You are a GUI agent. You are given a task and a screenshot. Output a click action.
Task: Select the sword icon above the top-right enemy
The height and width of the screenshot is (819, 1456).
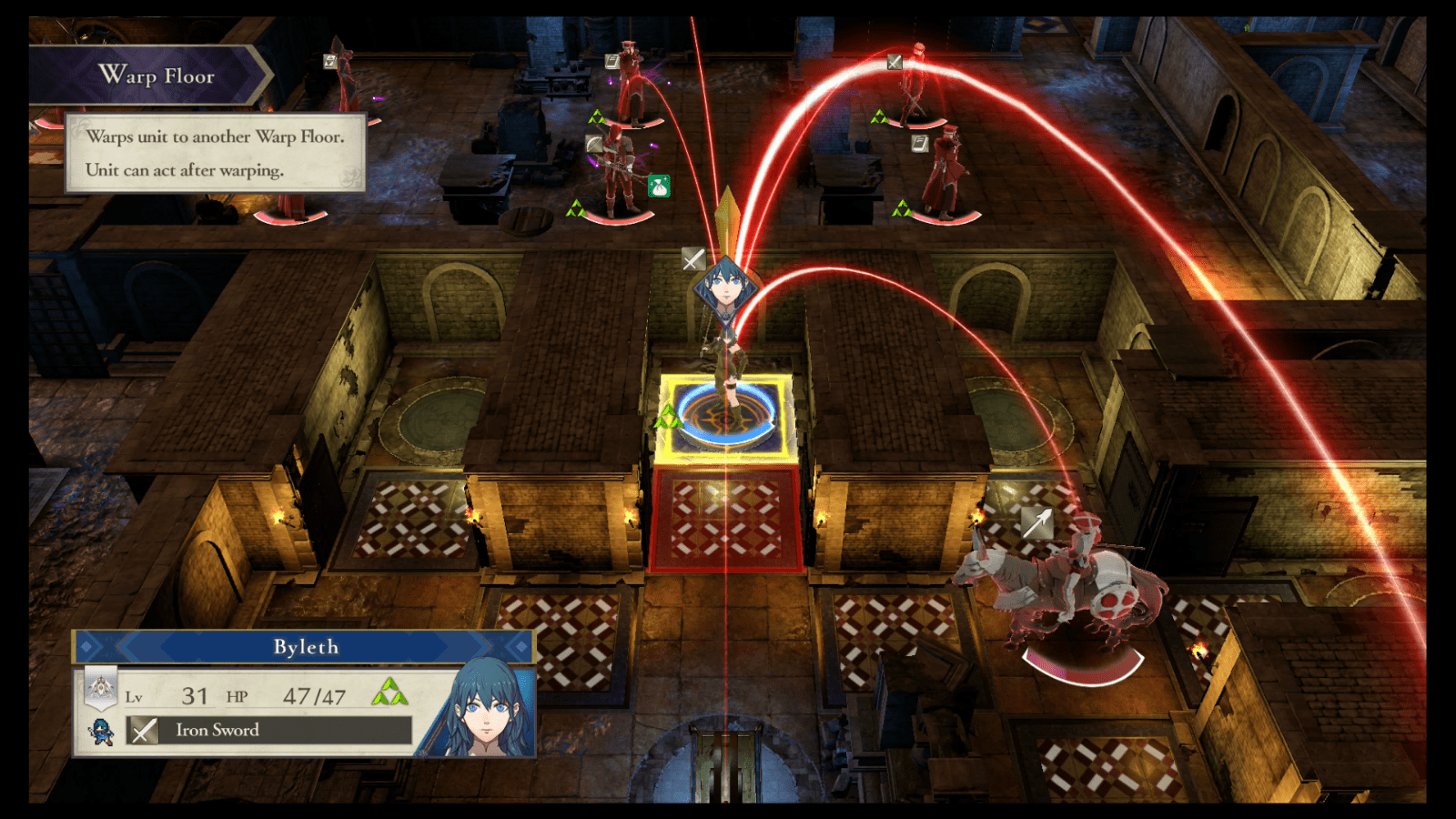point(895,62)
